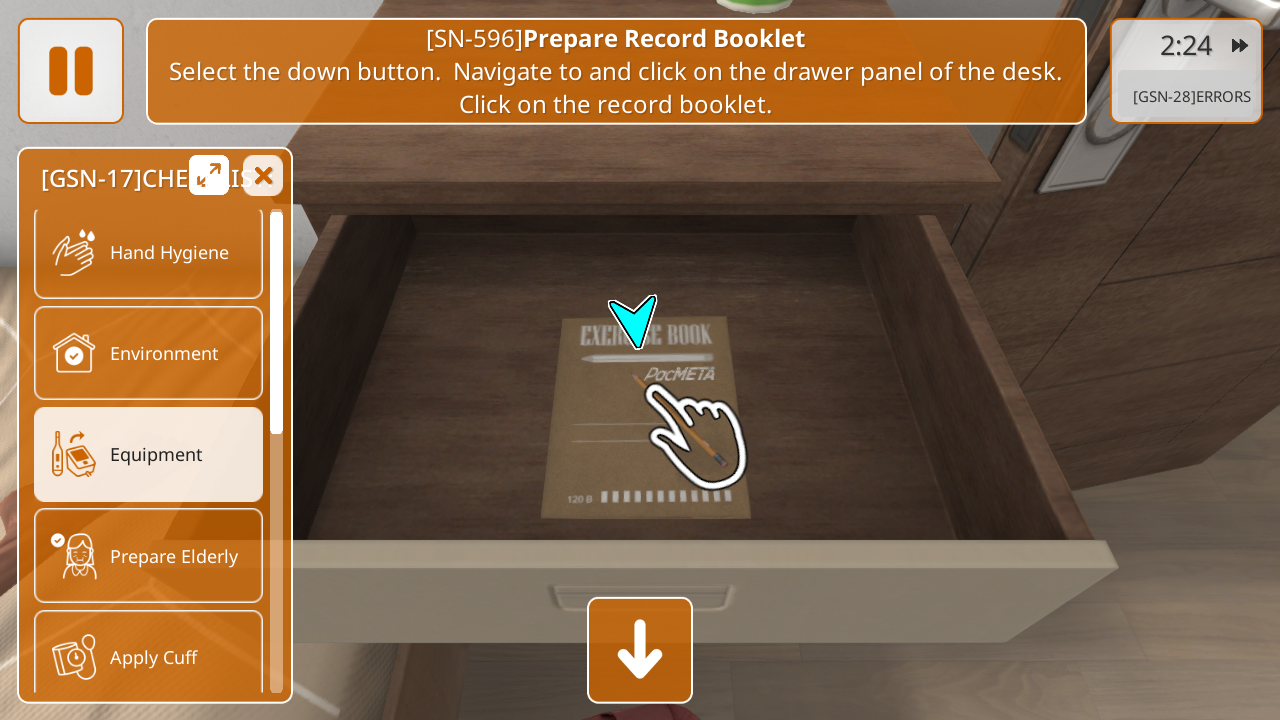Open the Hand Hygiene checklist item
This screenshot has width=1280, height=720.
[x=148, y=253]
